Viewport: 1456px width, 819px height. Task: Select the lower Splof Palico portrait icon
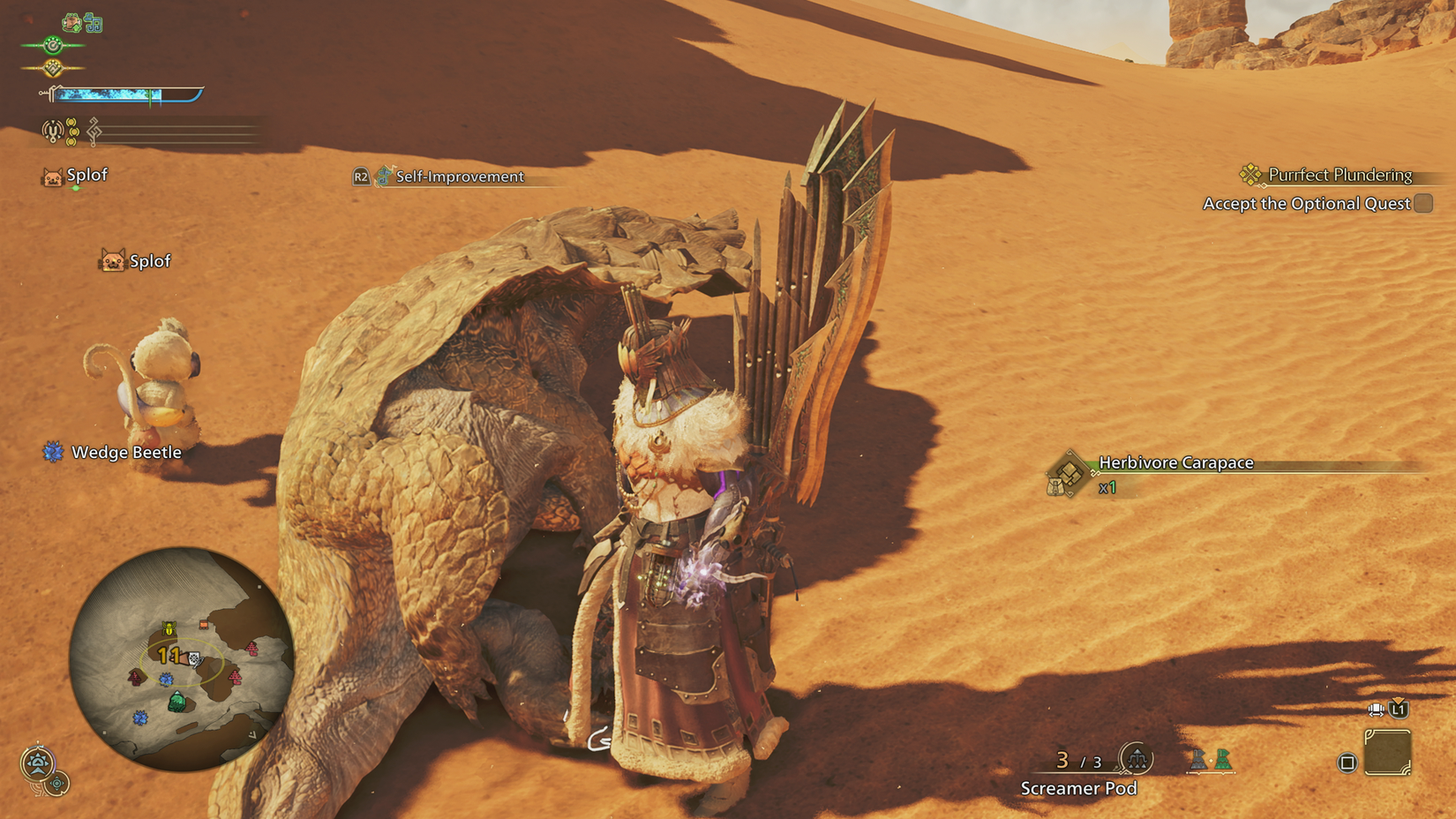(x=113, y=261)
